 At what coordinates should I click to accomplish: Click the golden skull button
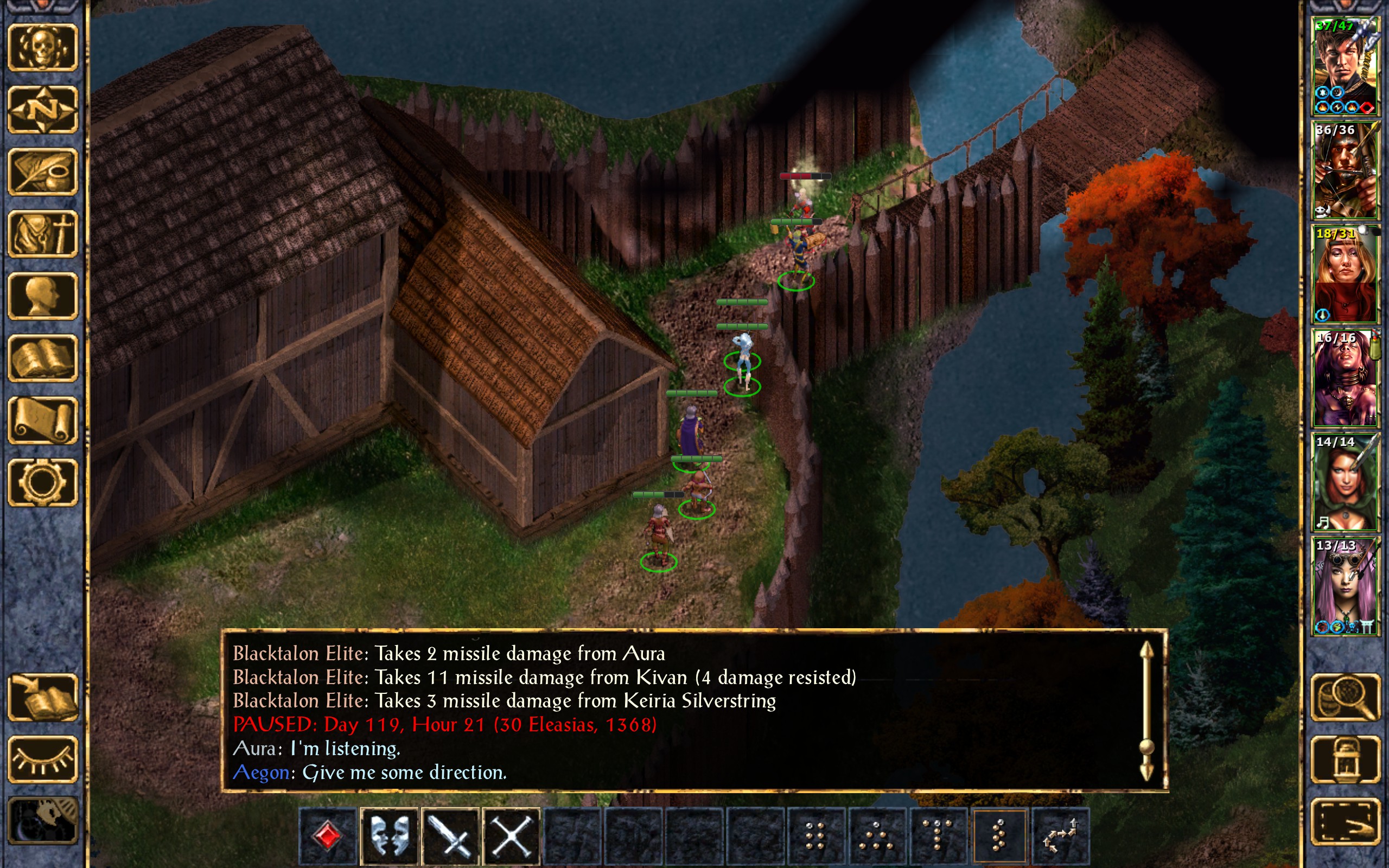43,47
